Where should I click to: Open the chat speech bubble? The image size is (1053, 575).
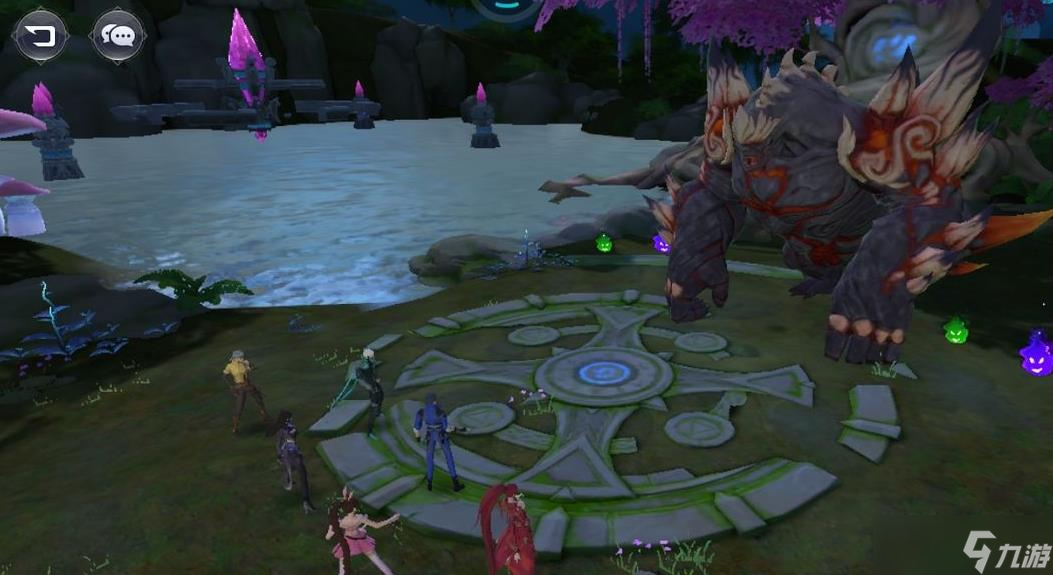(118, 37)
